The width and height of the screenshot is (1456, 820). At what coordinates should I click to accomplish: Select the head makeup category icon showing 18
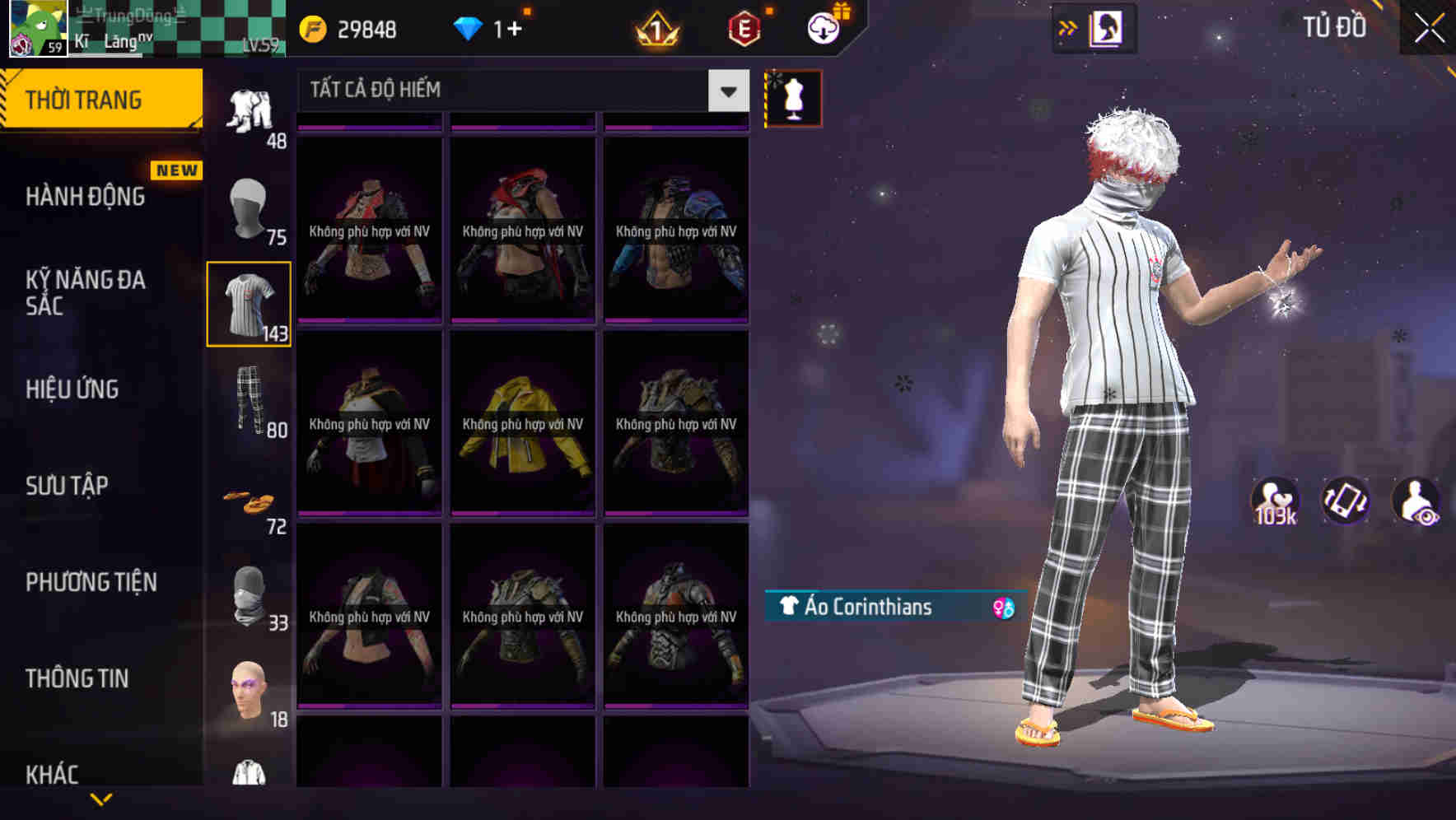(x=248, y=690)
